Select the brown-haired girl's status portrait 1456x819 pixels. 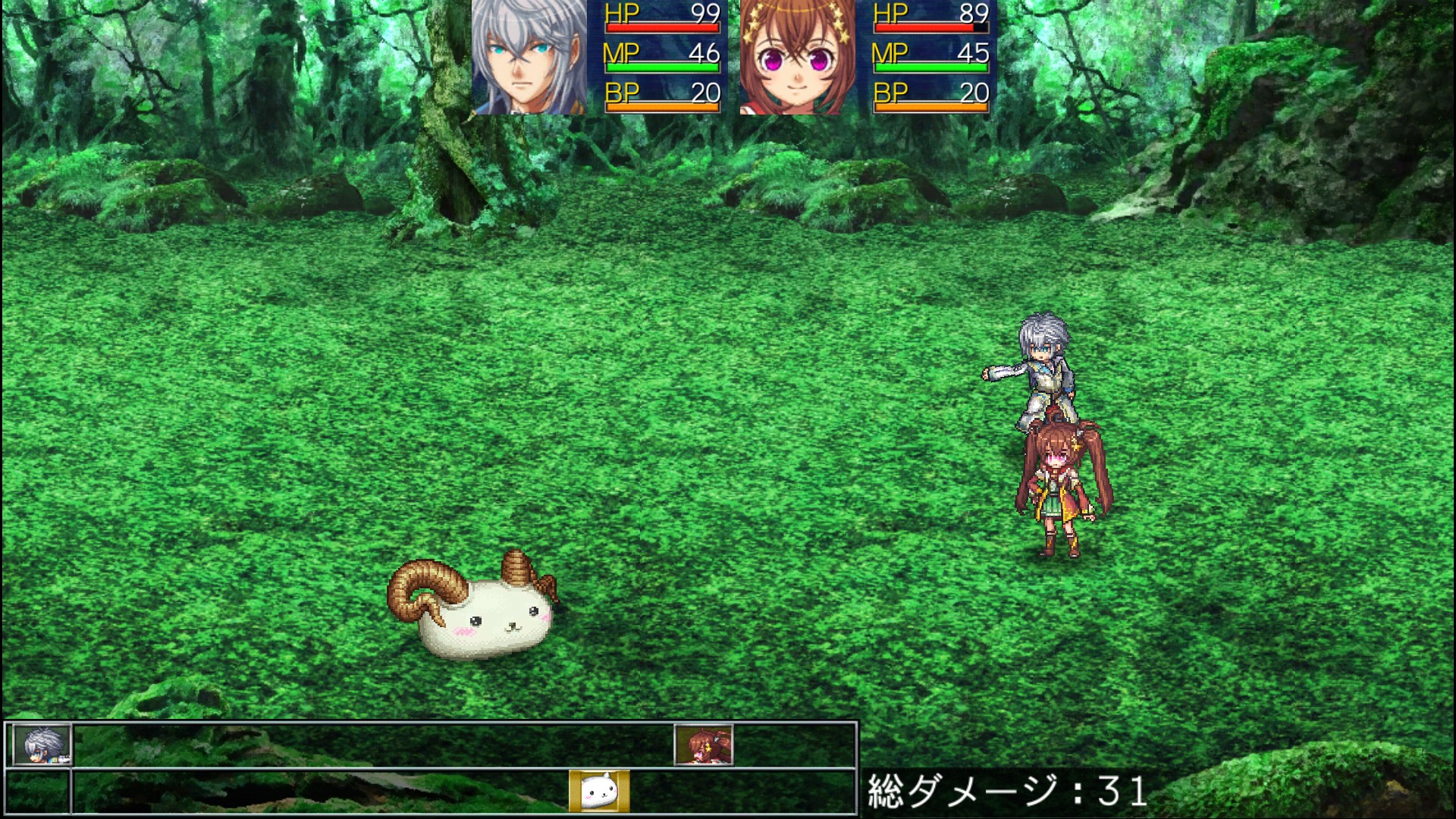[x=797, y=58]
